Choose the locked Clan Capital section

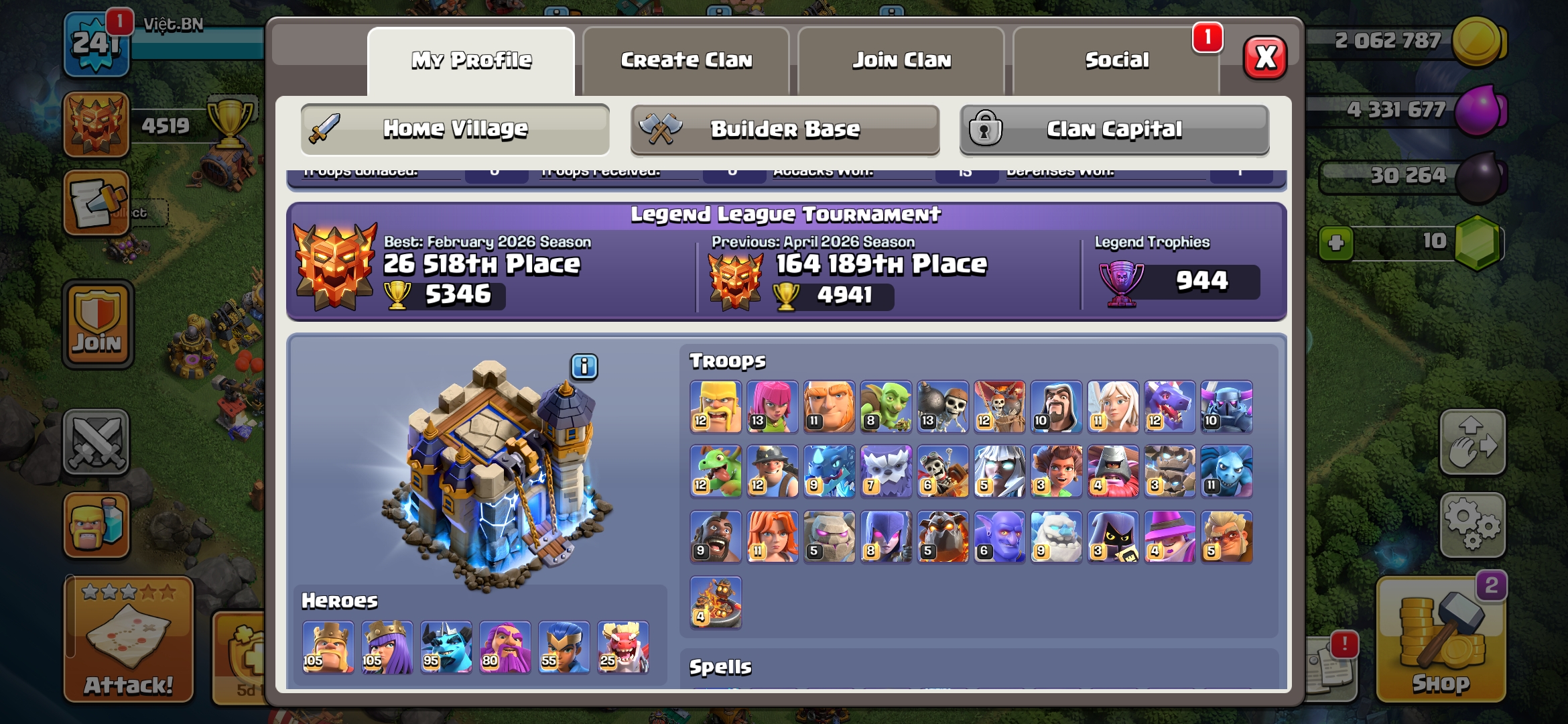pyautogui.click(x=1114, y=129)
